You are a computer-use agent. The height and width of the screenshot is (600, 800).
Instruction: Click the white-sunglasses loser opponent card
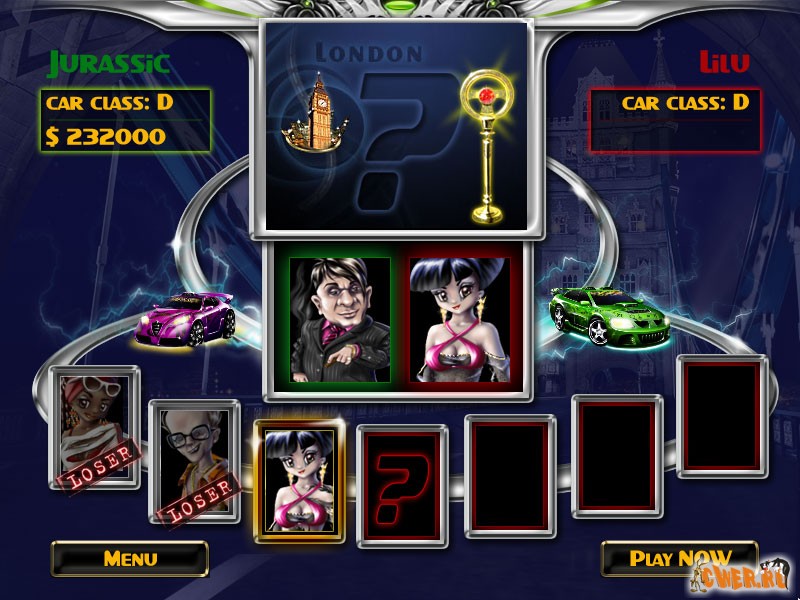pyautogui.click(x=95, y=427)
